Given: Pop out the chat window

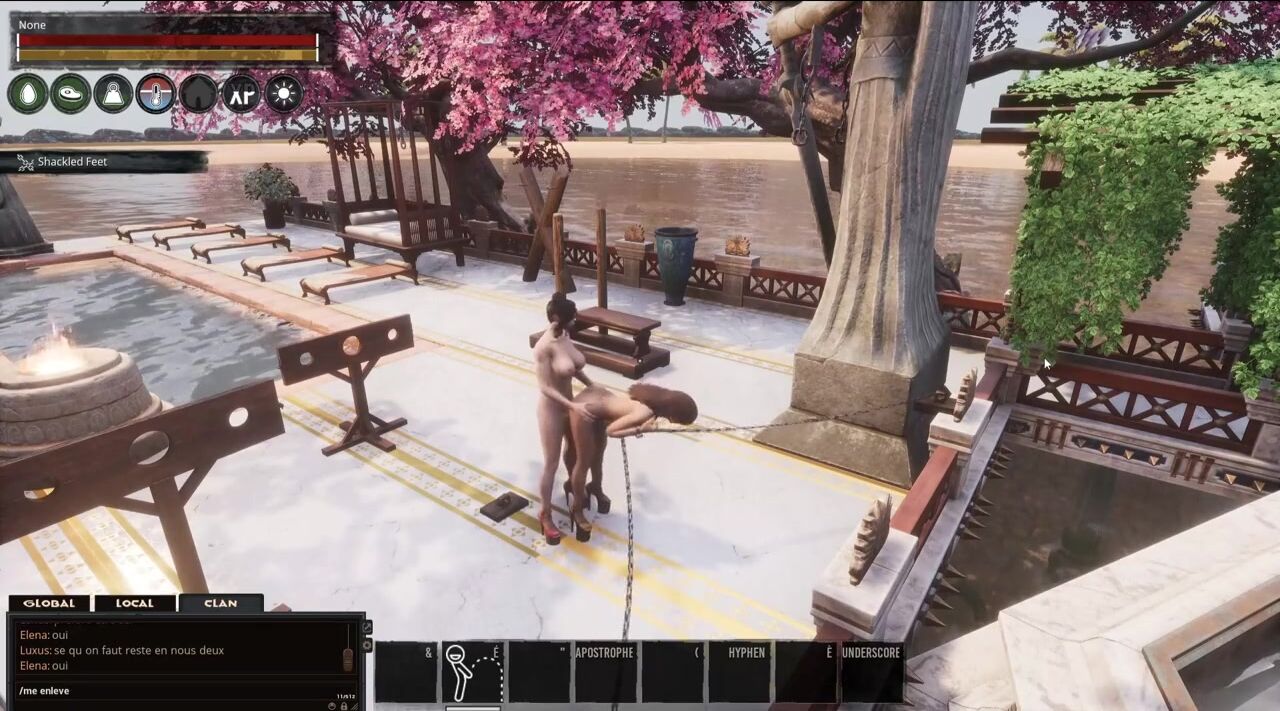Looking at the screenshot, I should coord(367,626).
